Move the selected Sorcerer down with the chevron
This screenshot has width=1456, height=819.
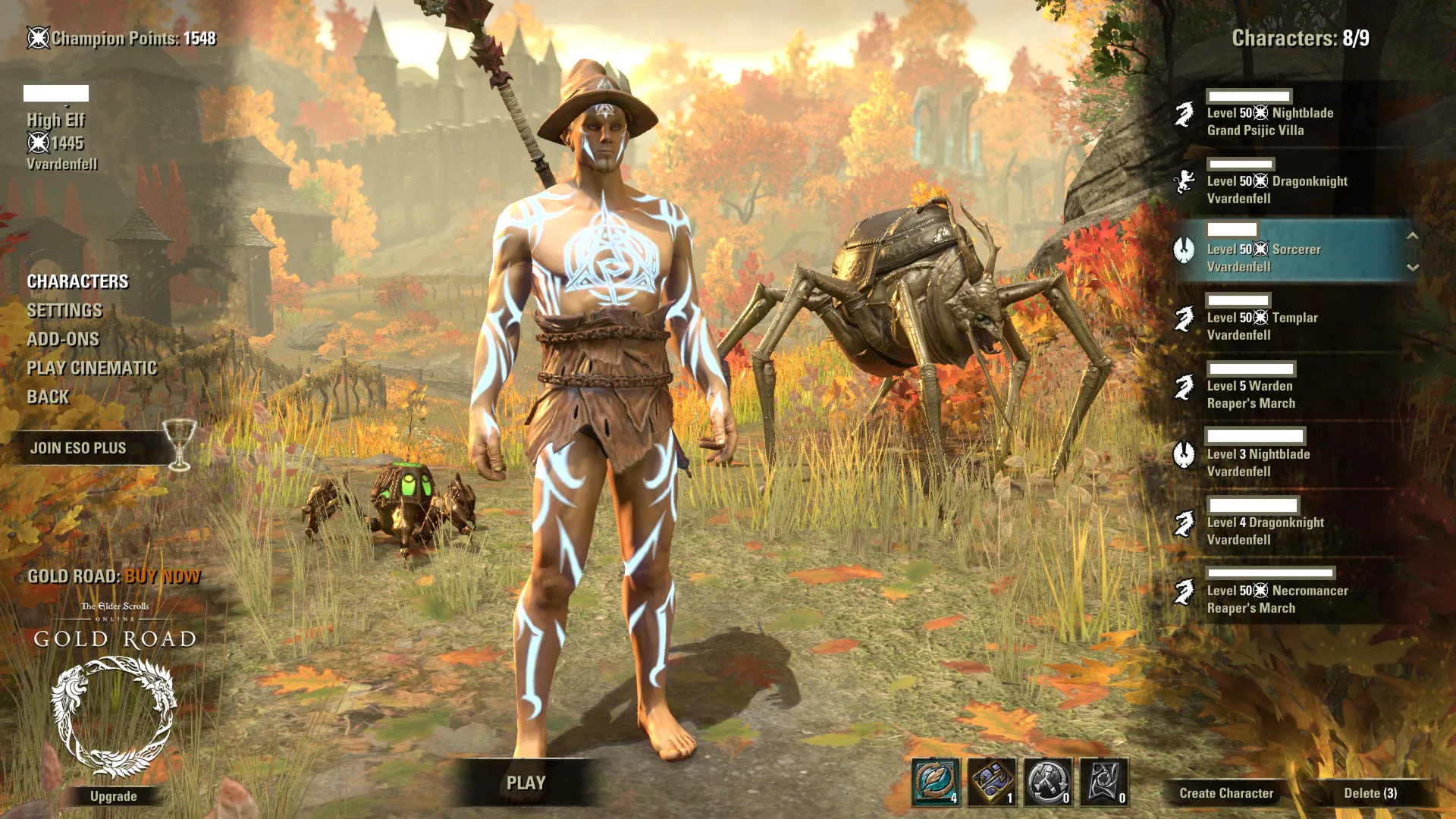click(1412, 267)
